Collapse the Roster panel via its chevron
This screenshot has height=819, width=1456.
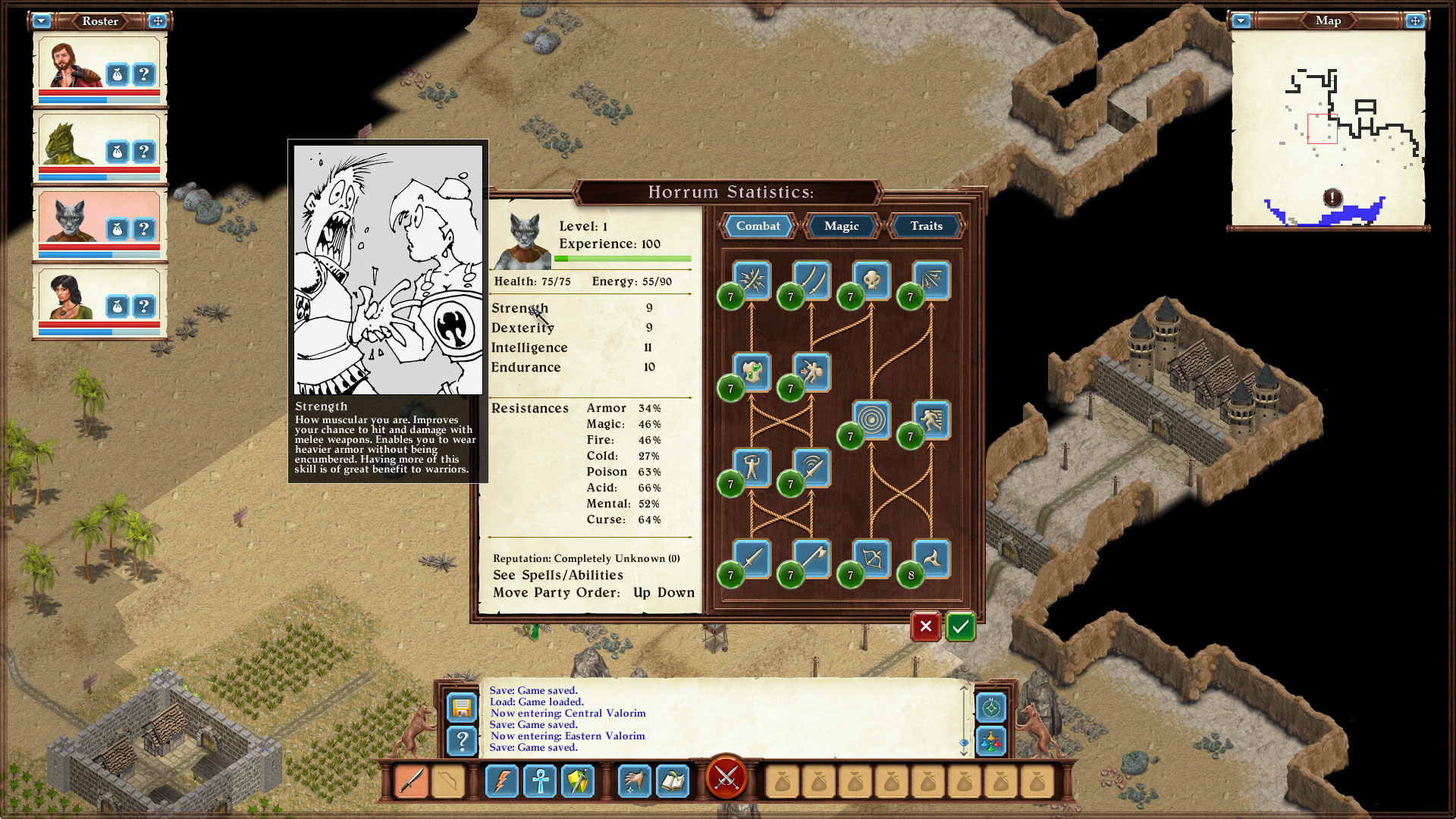point(42,21)
